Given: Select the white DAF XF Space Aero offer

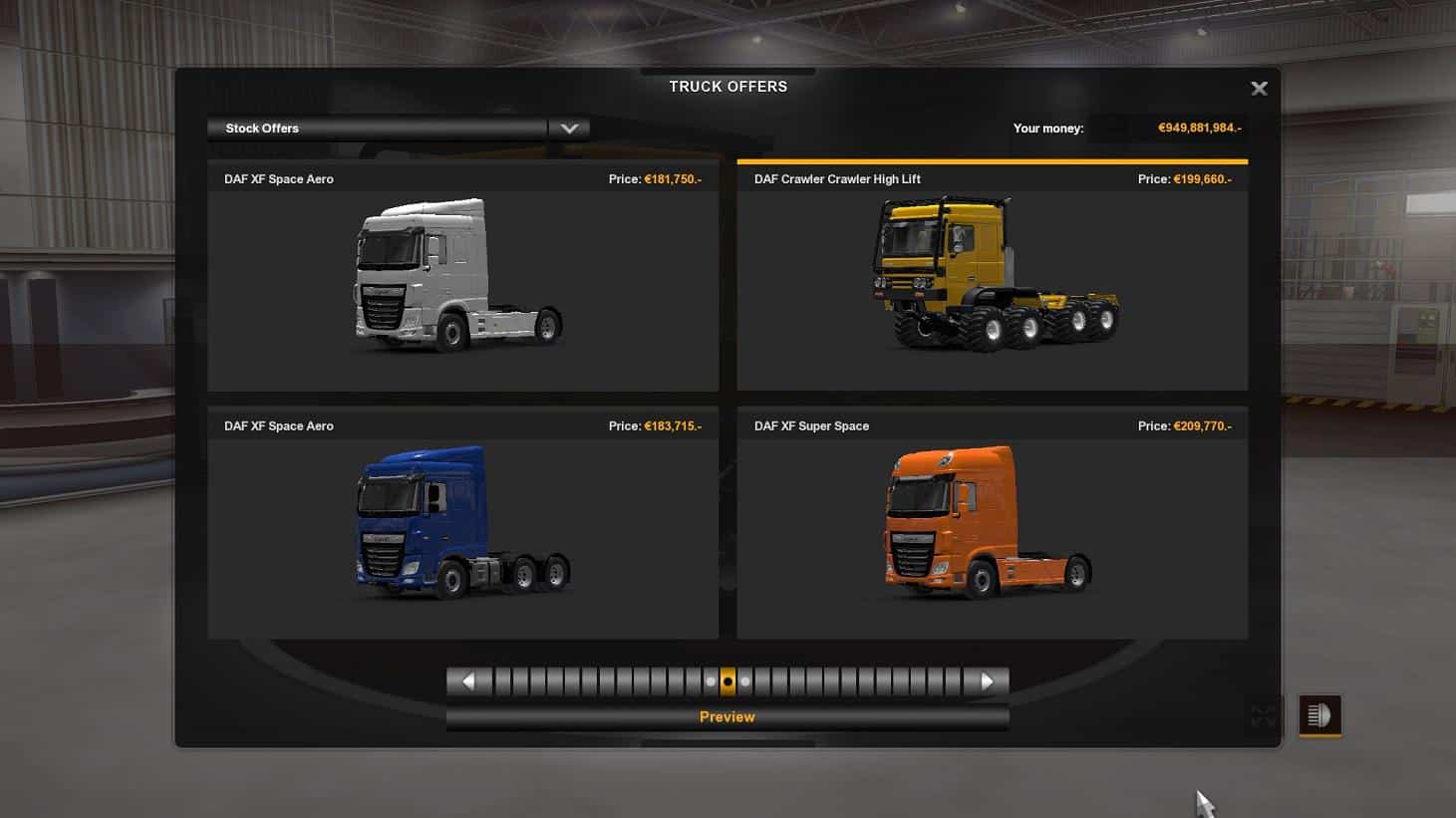Looking at the screenshot, I should 462,276.
